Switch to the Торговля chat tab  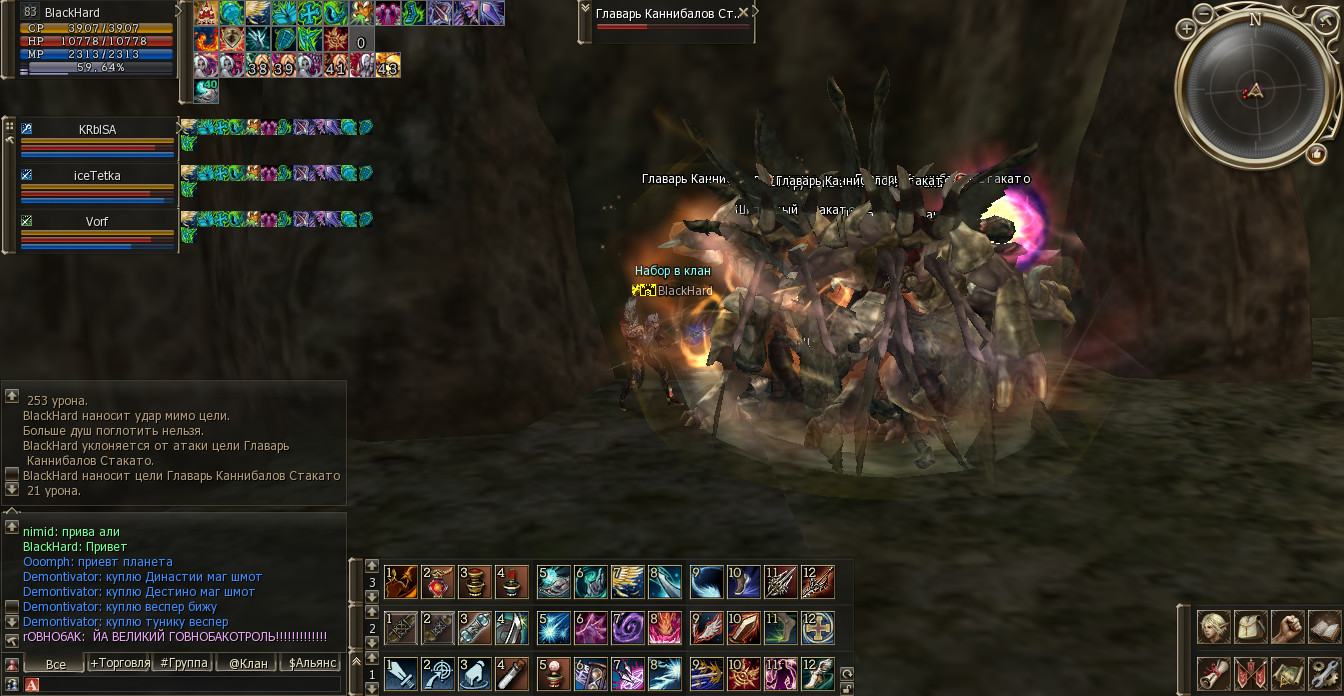(120, 663)
